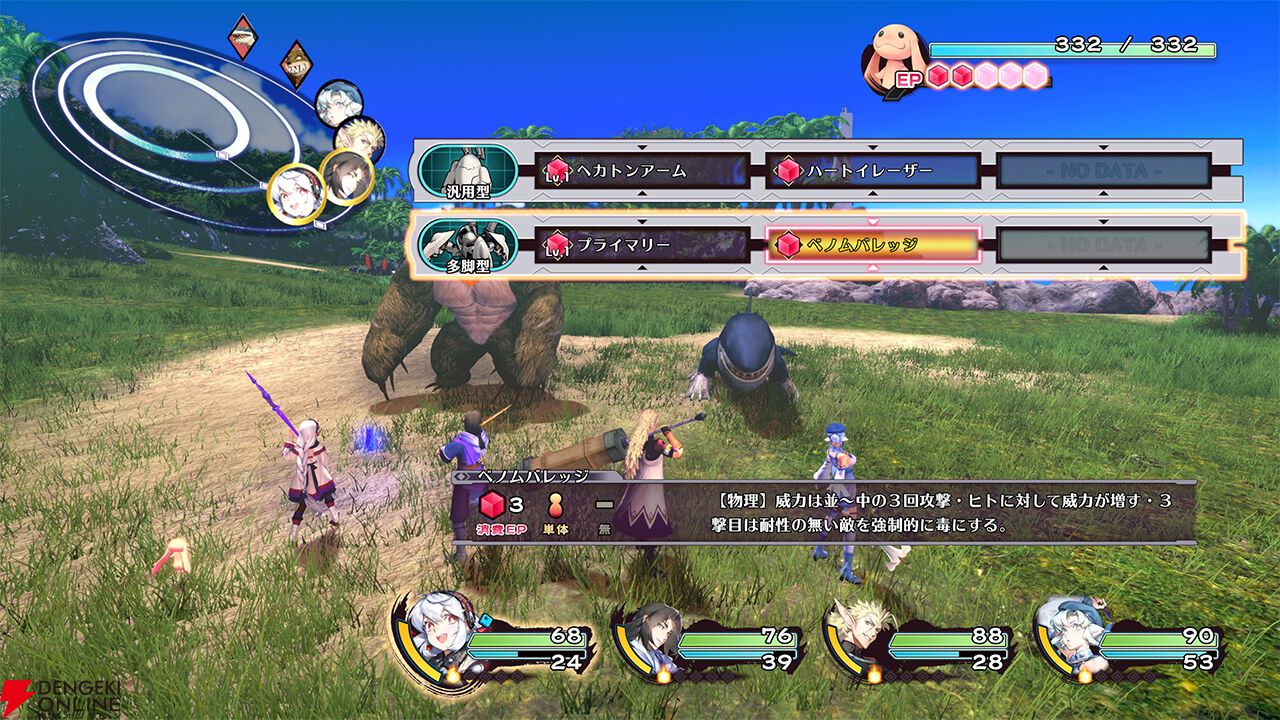The image size is (1280, 720).
Task: Click the dark-haired man's turn-order portrait
Action: pyautogui.click(x=347, y=176)
